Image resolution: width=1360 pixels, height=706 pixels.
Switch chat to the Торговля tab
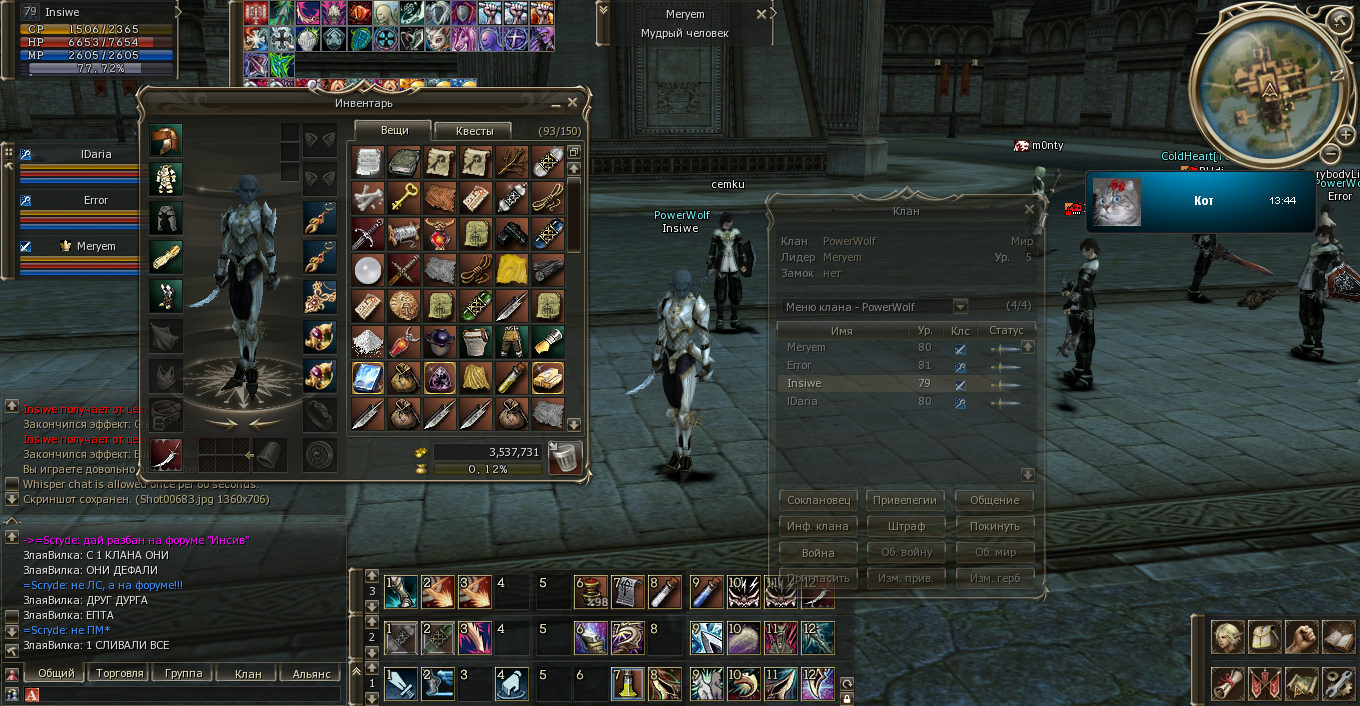[120, 673]
